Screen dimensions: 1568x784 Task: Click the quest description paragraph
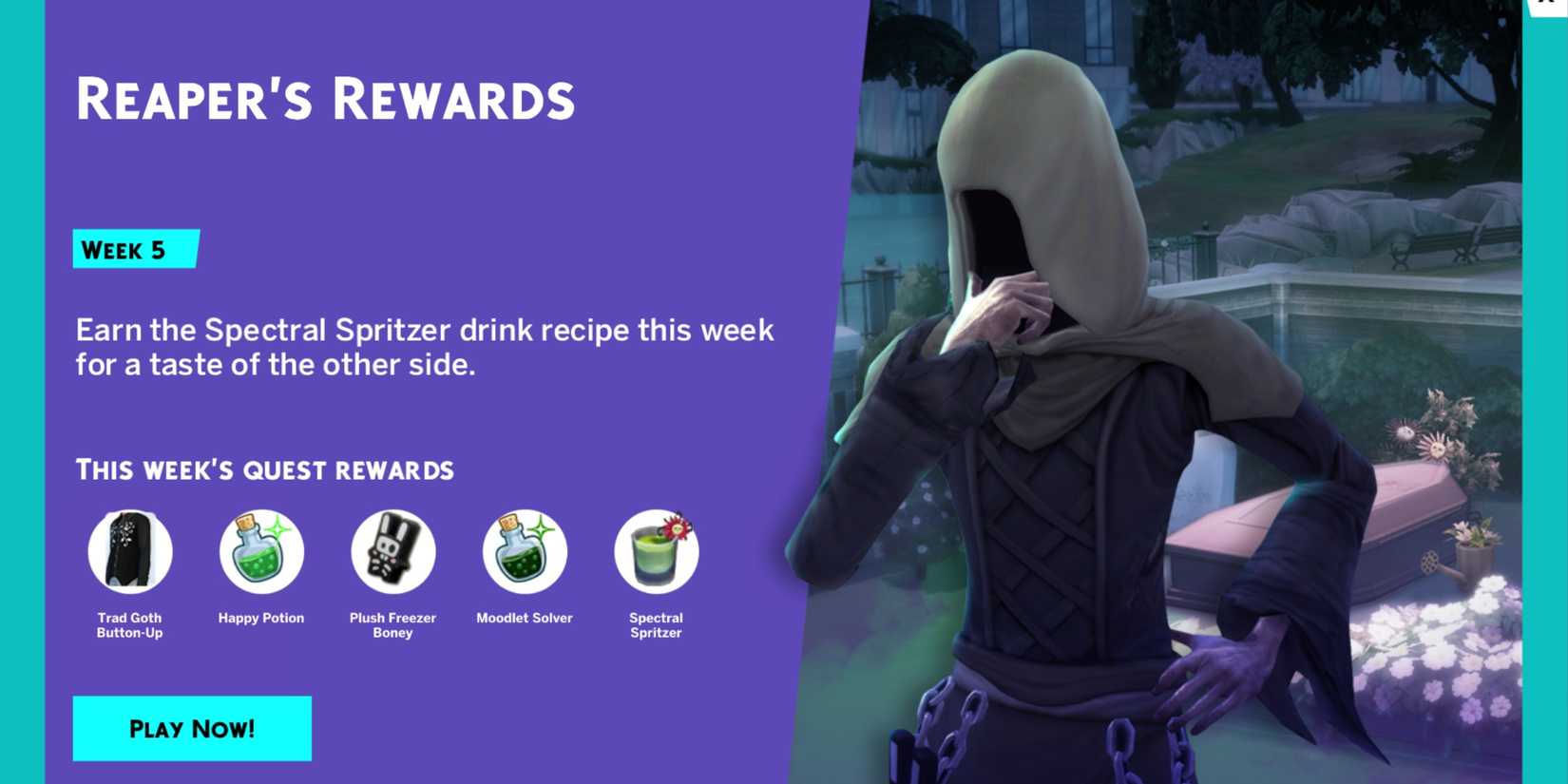(x=424, y=347)
